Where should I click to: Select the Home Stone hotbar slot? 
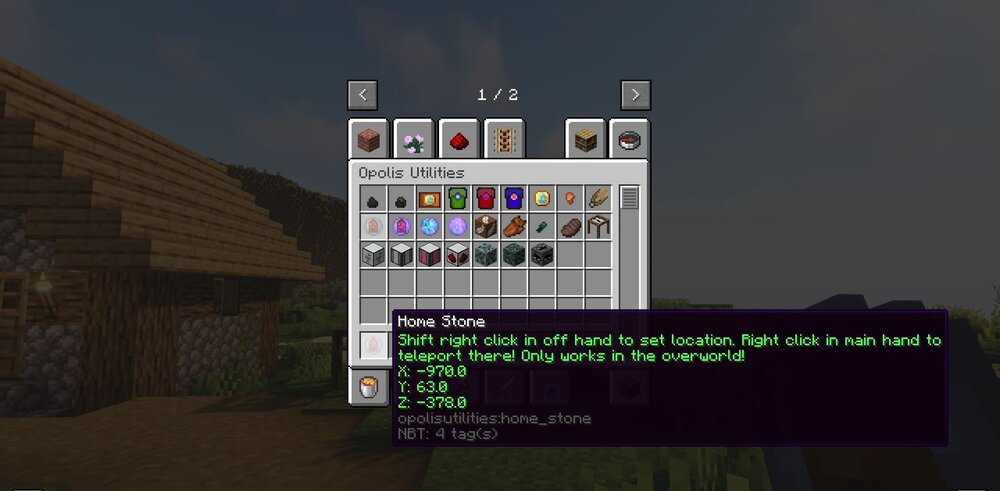pos(372,345)
